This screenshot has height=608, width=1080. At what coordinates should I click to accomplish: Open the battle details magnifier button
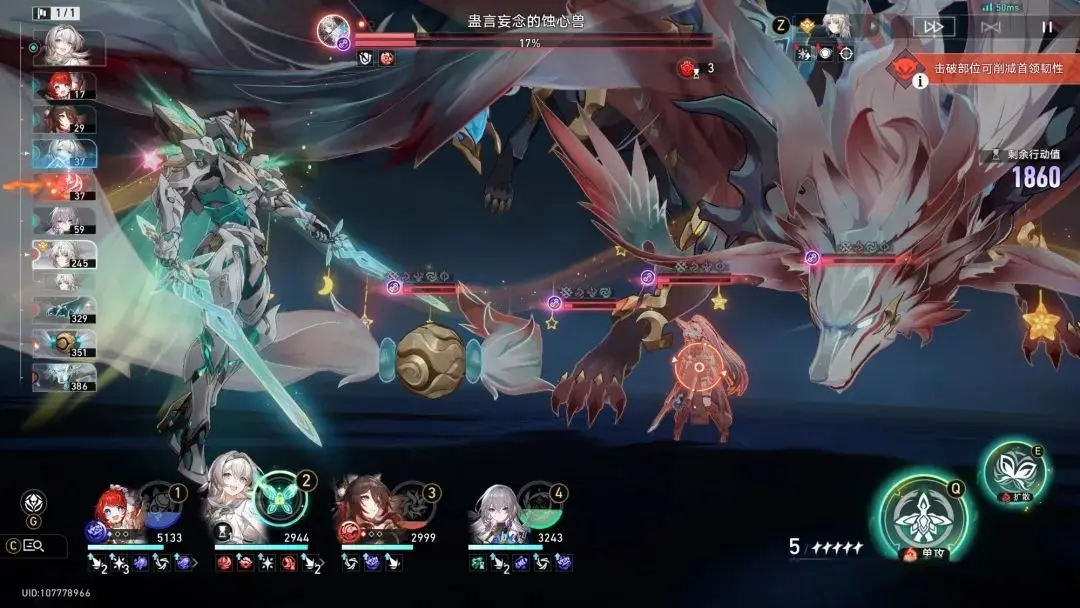[34, 545]
